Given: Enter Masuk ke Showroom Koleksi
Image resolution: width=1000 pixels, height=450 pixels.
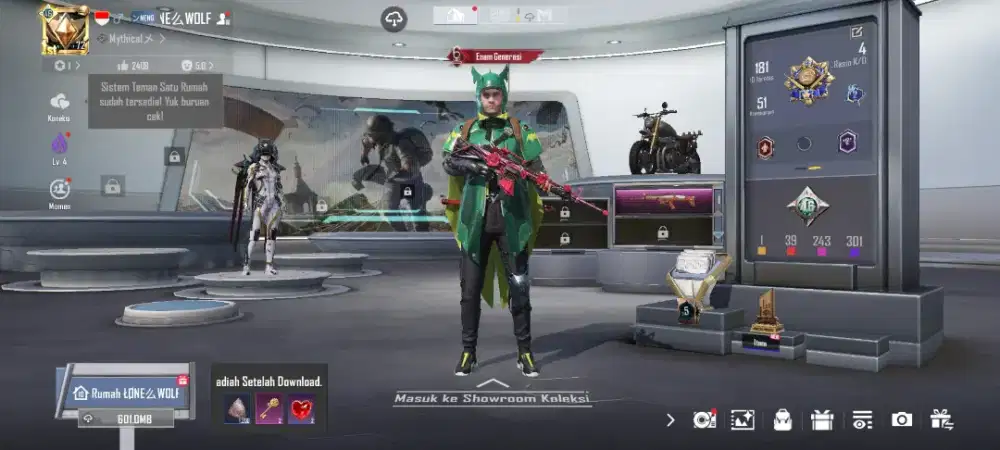Looking at the screenshot, I should click(x=491, y=397).
